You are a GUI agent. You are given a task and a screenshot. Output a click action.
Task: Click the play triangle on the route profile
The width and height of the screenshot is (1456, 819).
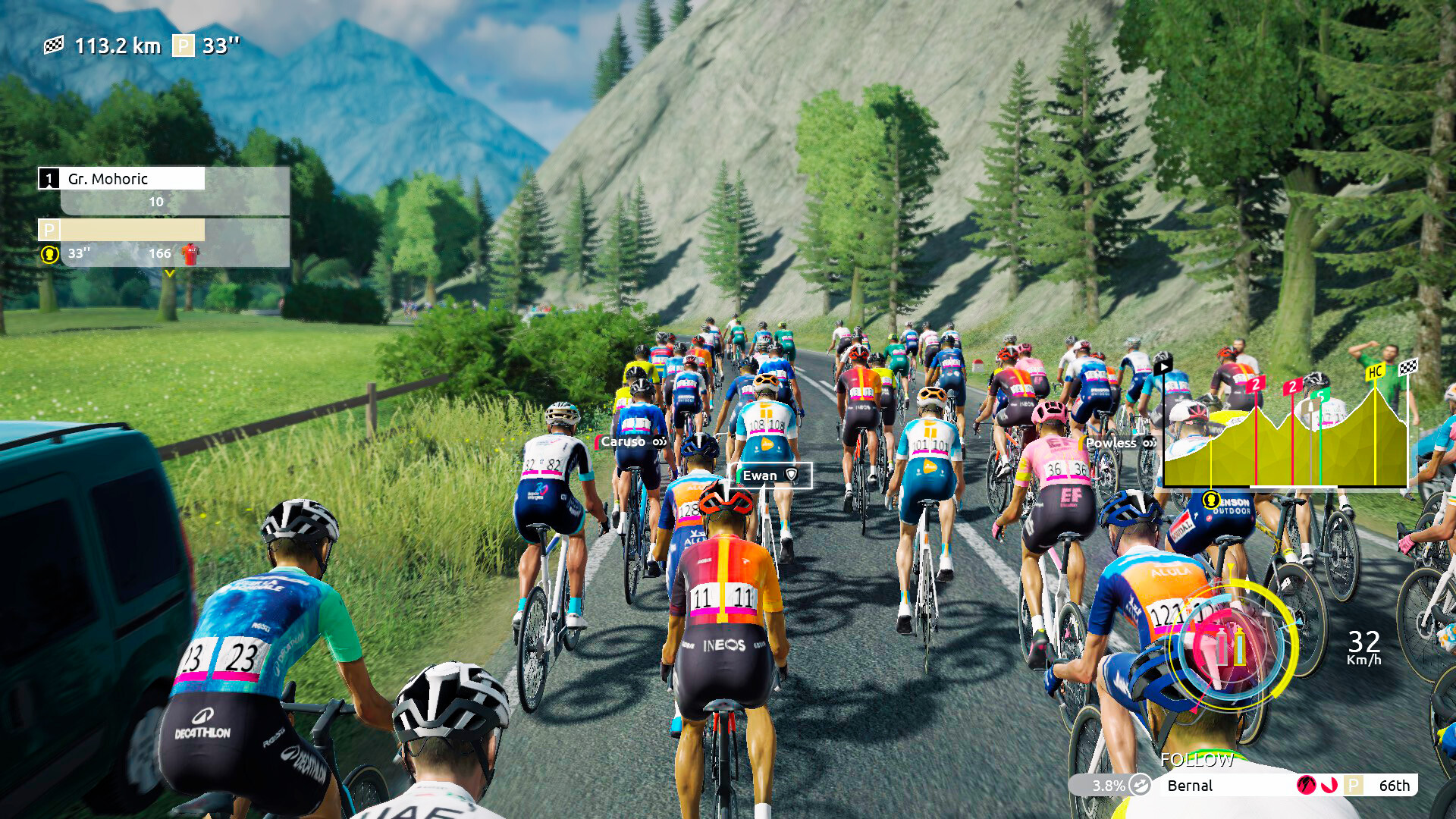coord(1163,366)
